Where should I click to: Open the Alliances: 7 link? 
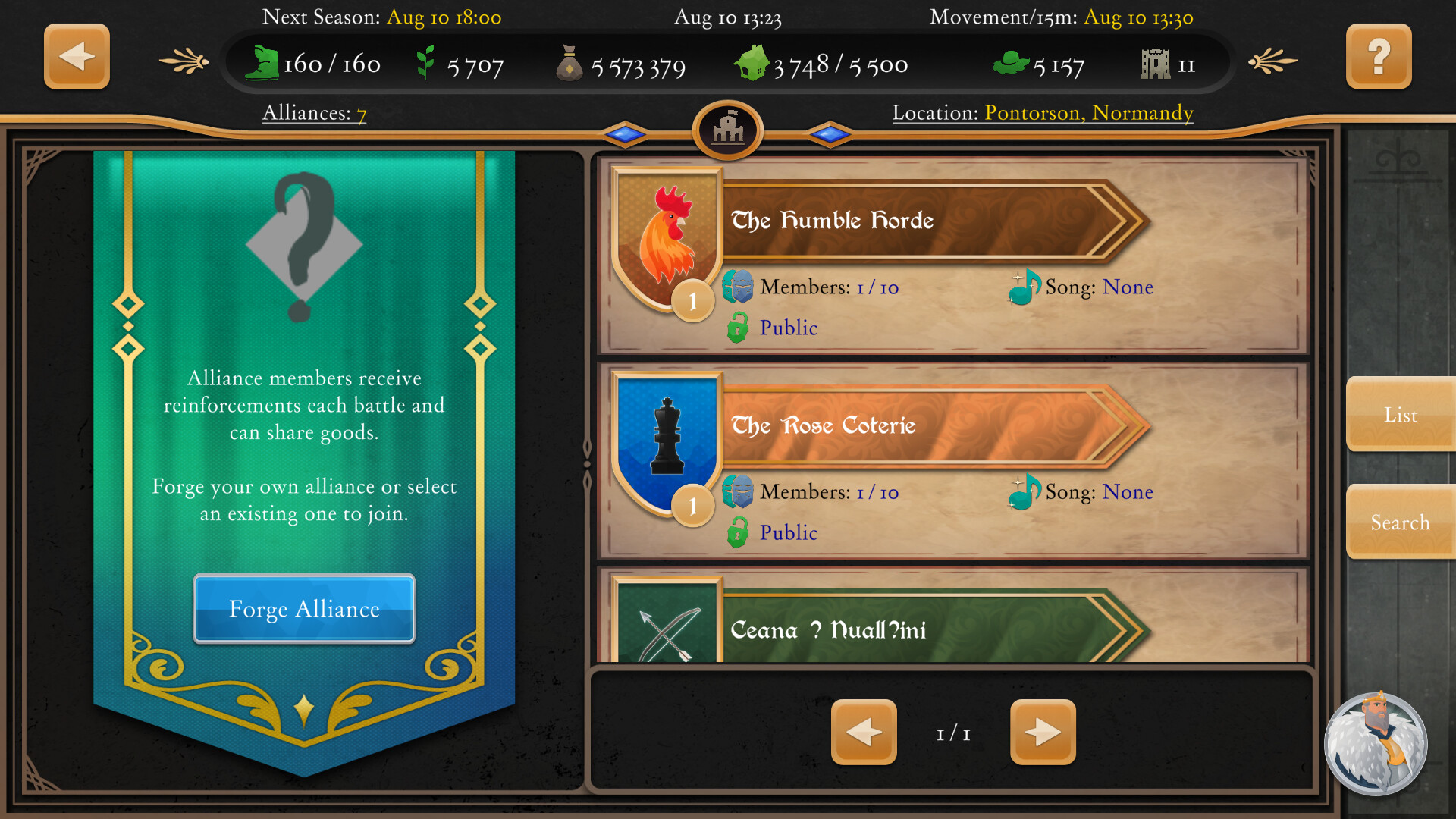pyautogui.click(x=314, y=113)
